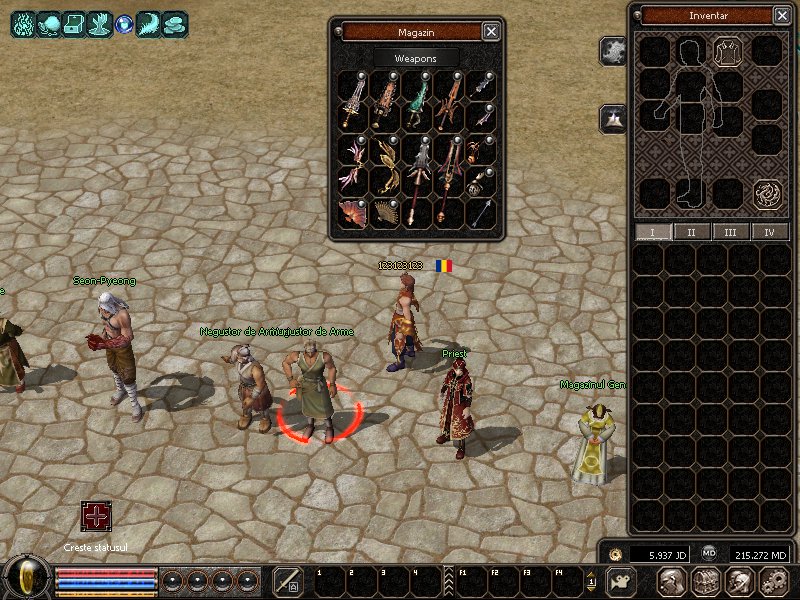
Task: Switch to inventory page III
Action: (730, 232)
